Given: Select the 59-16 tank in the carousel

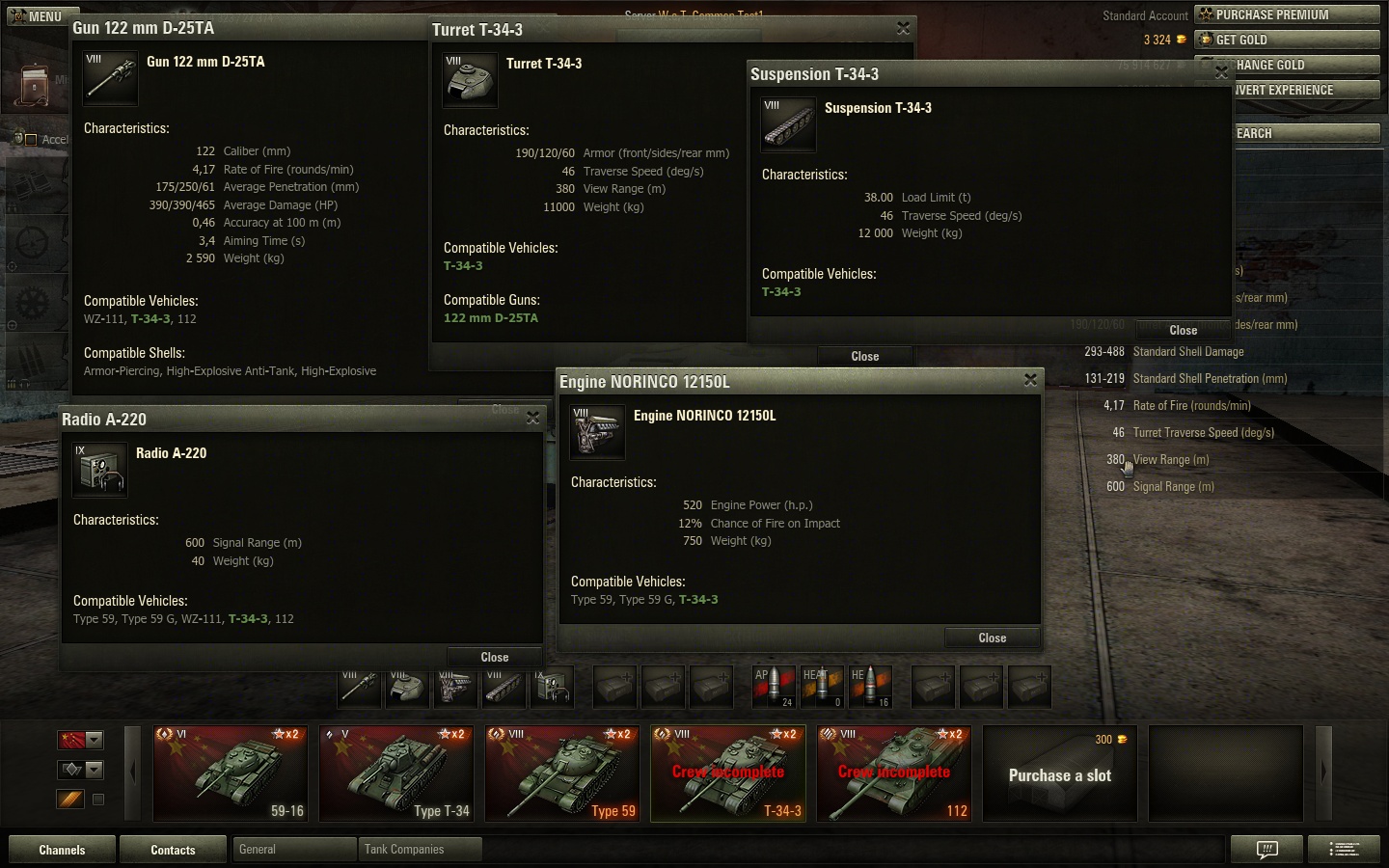Looking at the screenshot, I should pyautogui.click(x=231, y=773).
